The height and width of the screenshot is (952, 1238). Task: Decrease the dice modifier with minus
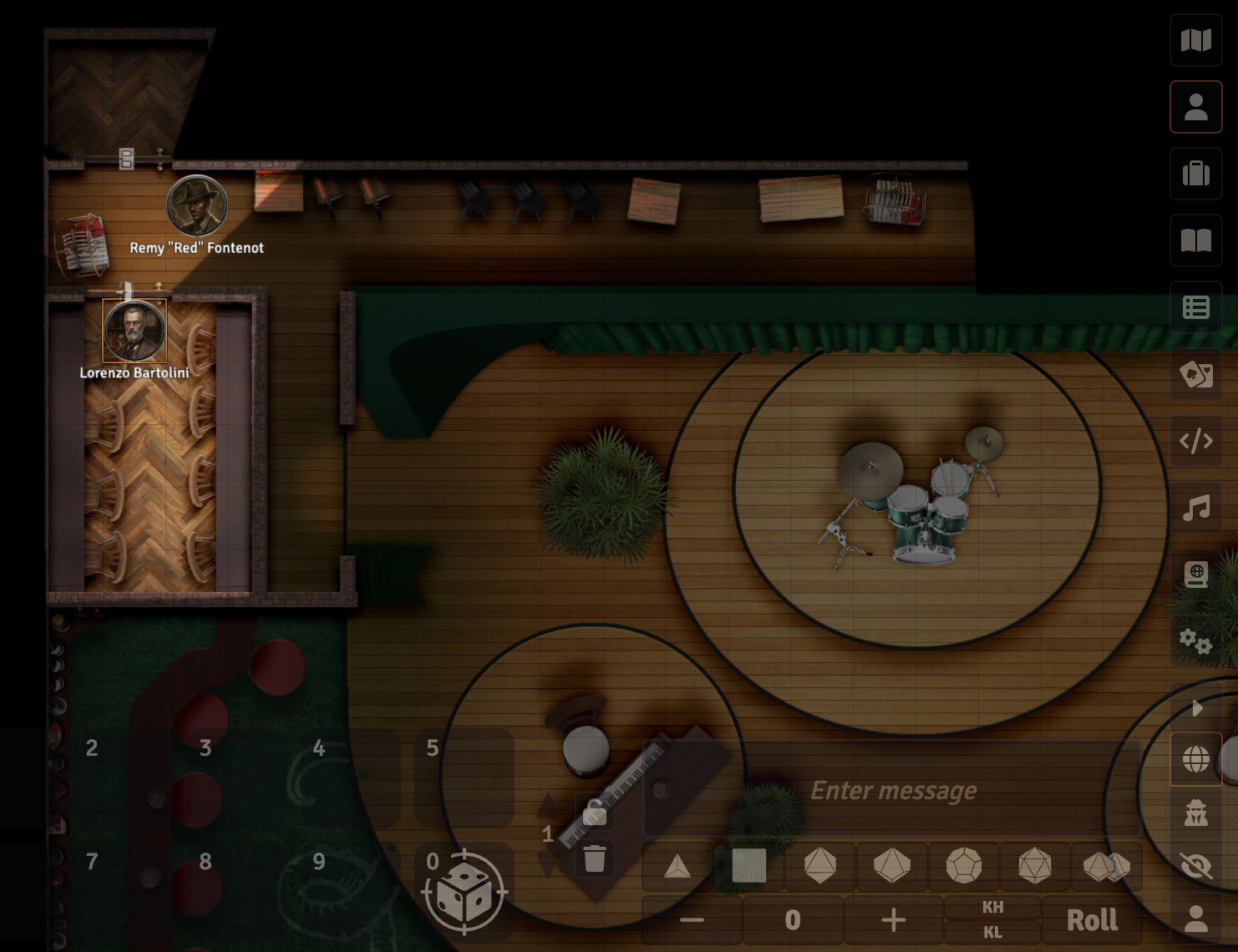tap(692, 919)
